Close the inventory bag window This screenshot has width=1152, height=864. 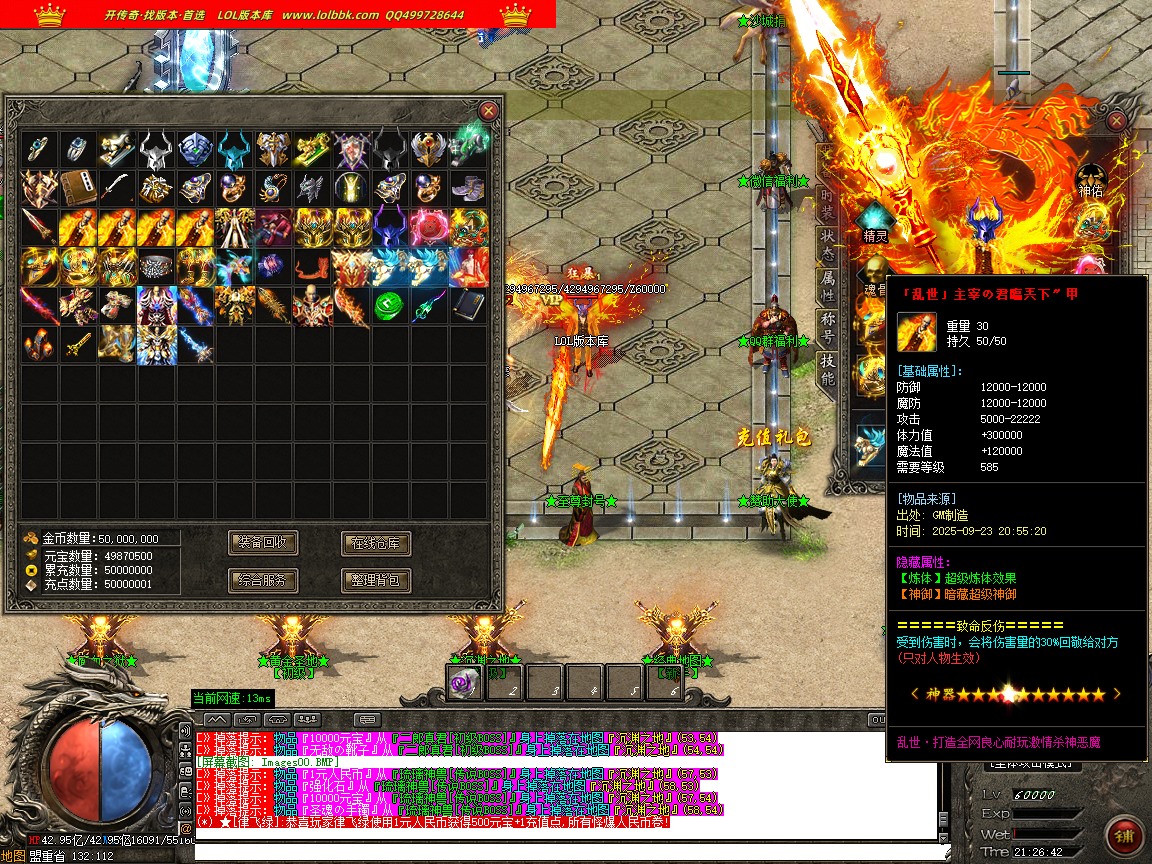tap(488, 111)
